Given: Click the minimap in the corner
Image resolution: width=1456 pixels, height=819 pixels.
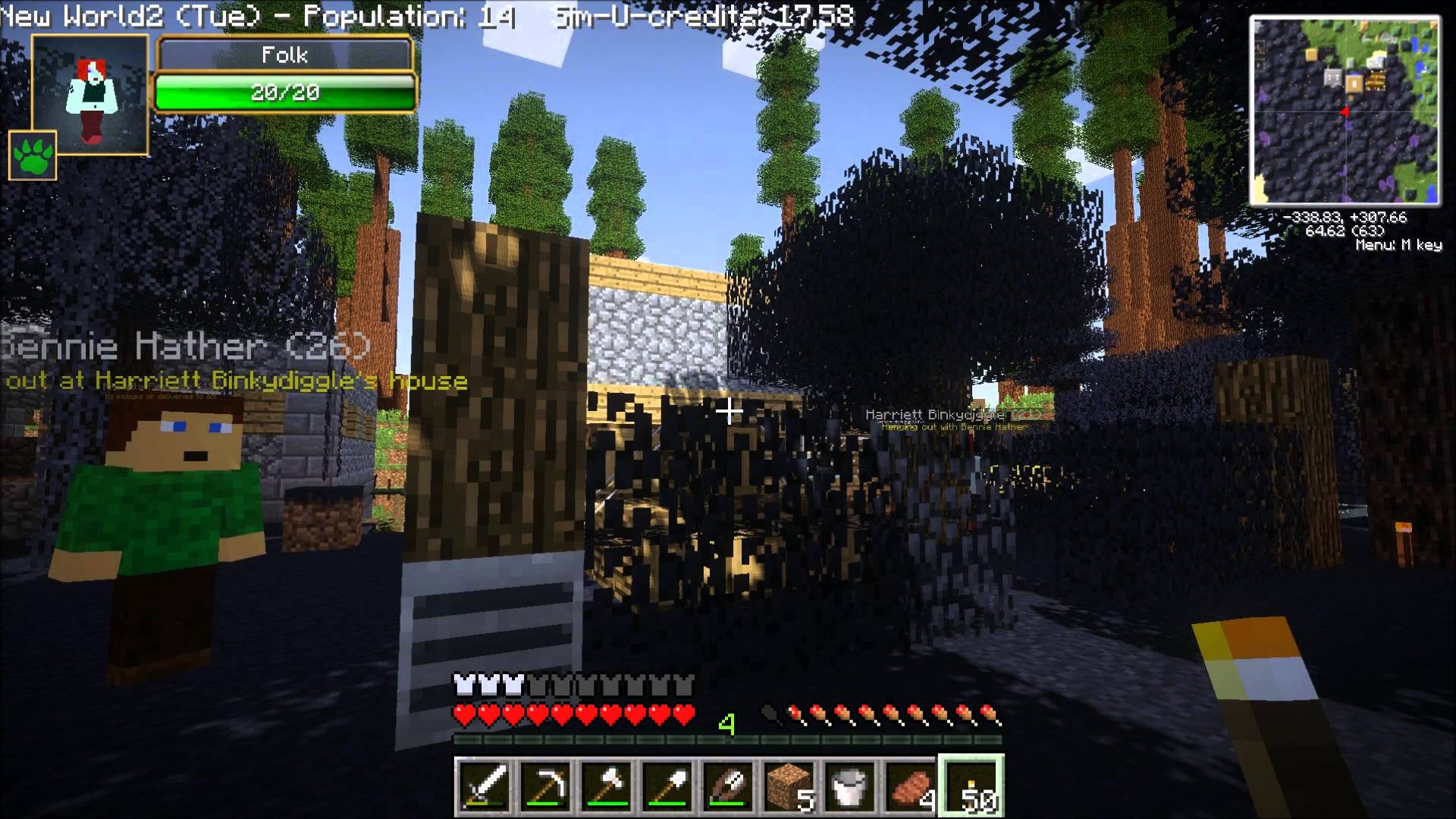Looking at the screenshot, I should (1345, 111).
